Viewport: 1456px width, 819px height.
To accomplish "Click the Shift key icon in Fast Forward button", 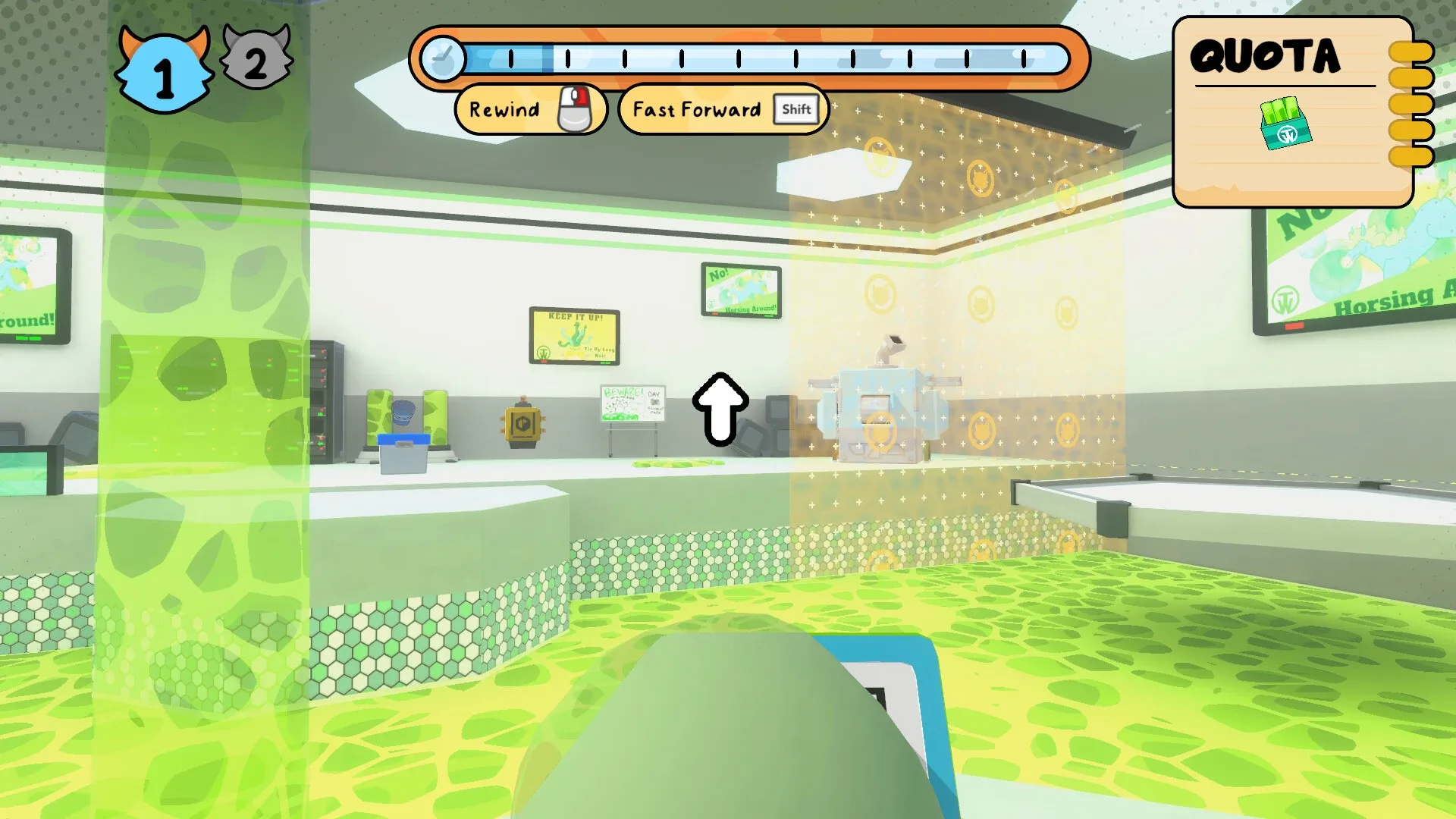I will tap(795, 108).
